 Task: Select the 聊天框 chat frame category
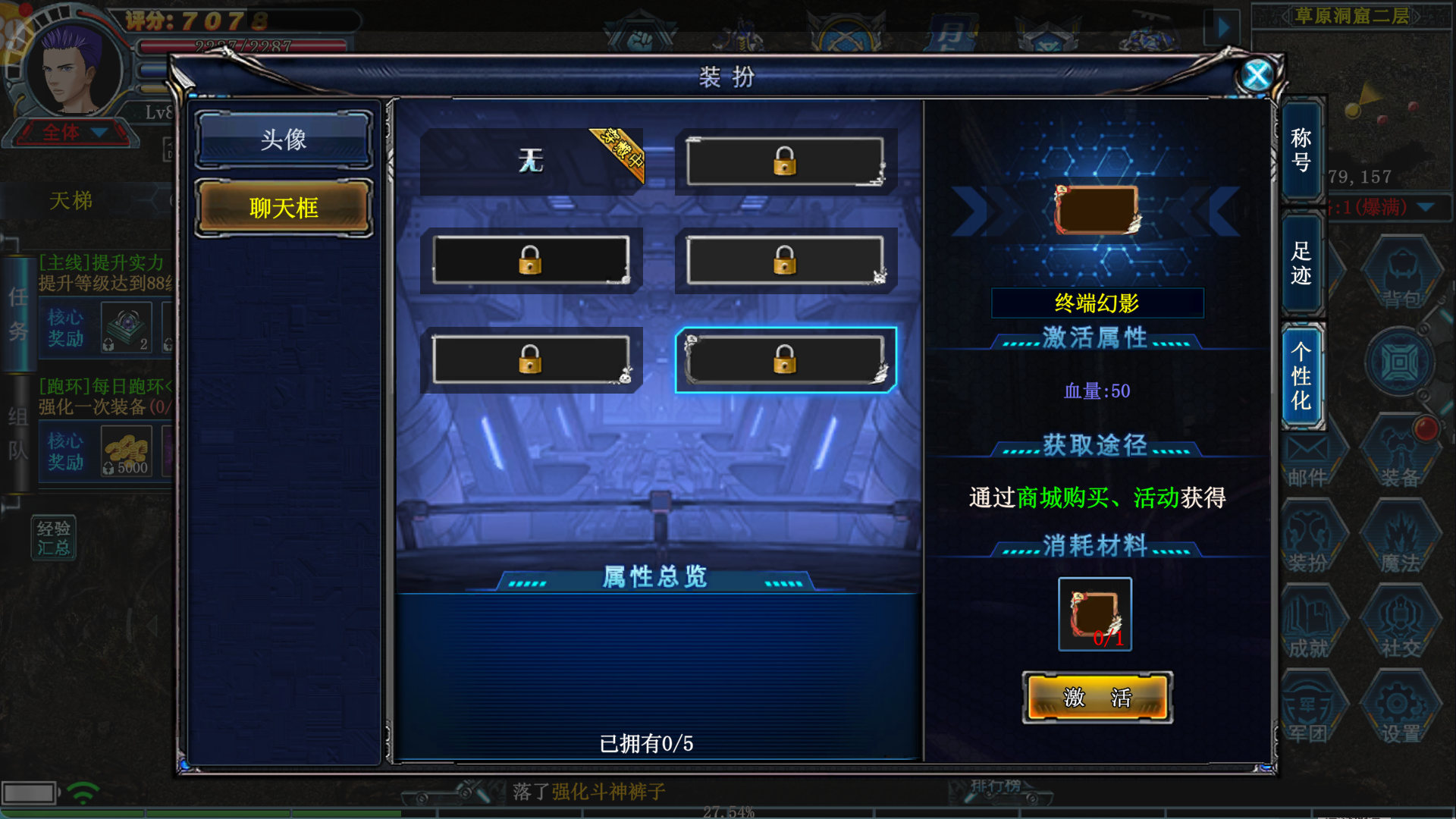point(284,208)
